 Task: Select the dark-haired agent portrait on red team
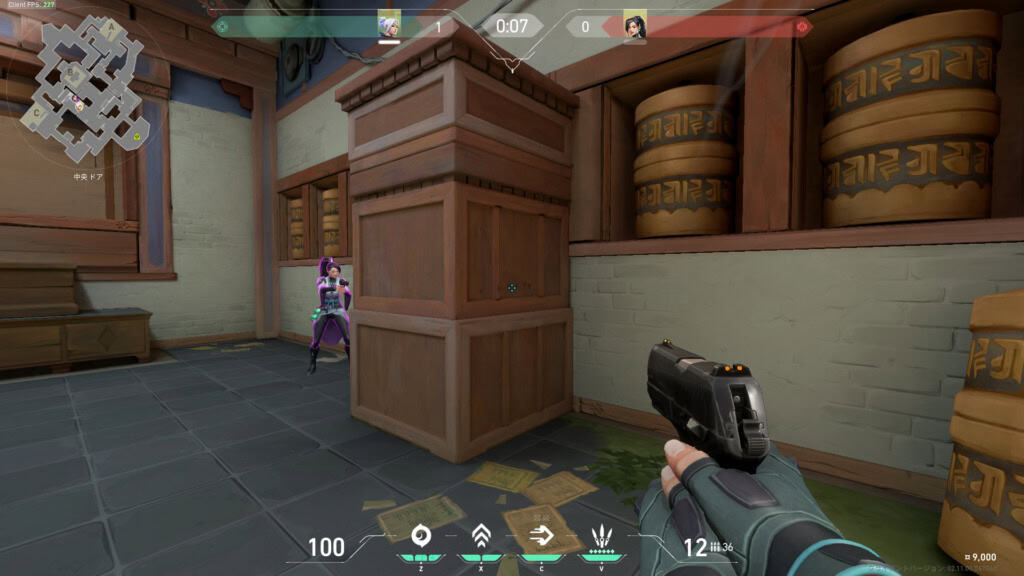coord(635,25)
